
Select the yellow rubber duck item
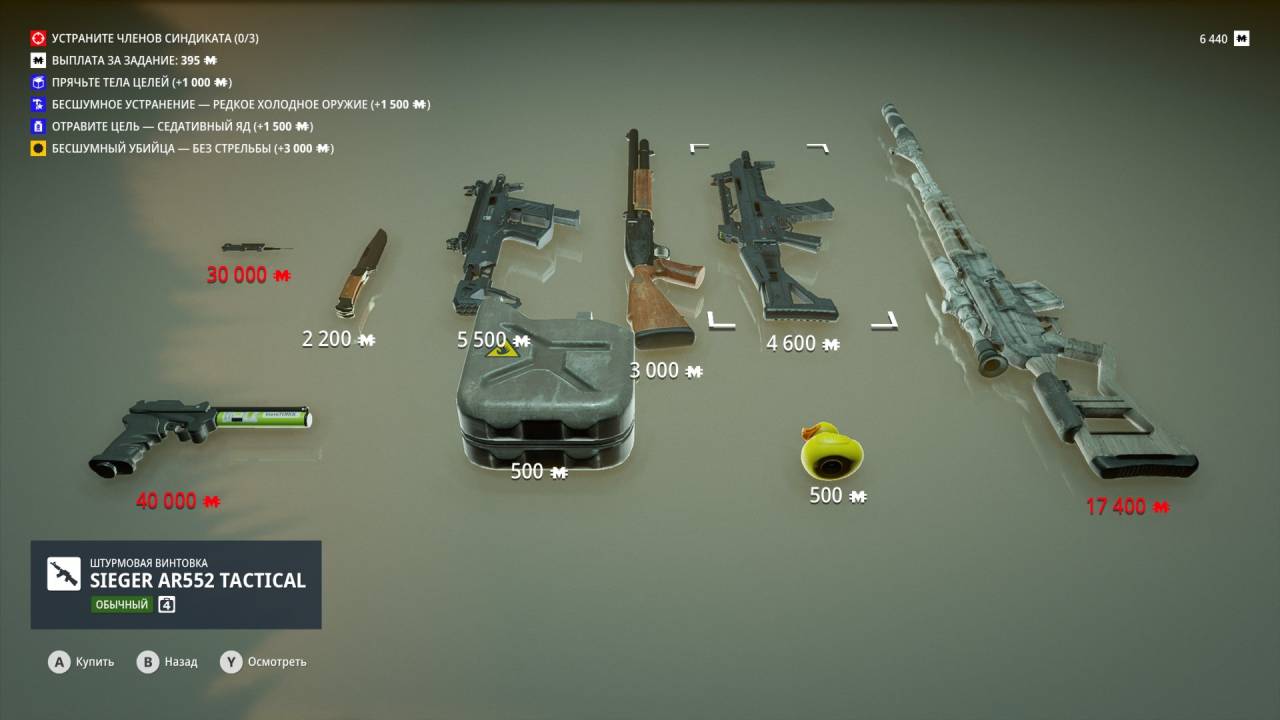coord(831,453)
